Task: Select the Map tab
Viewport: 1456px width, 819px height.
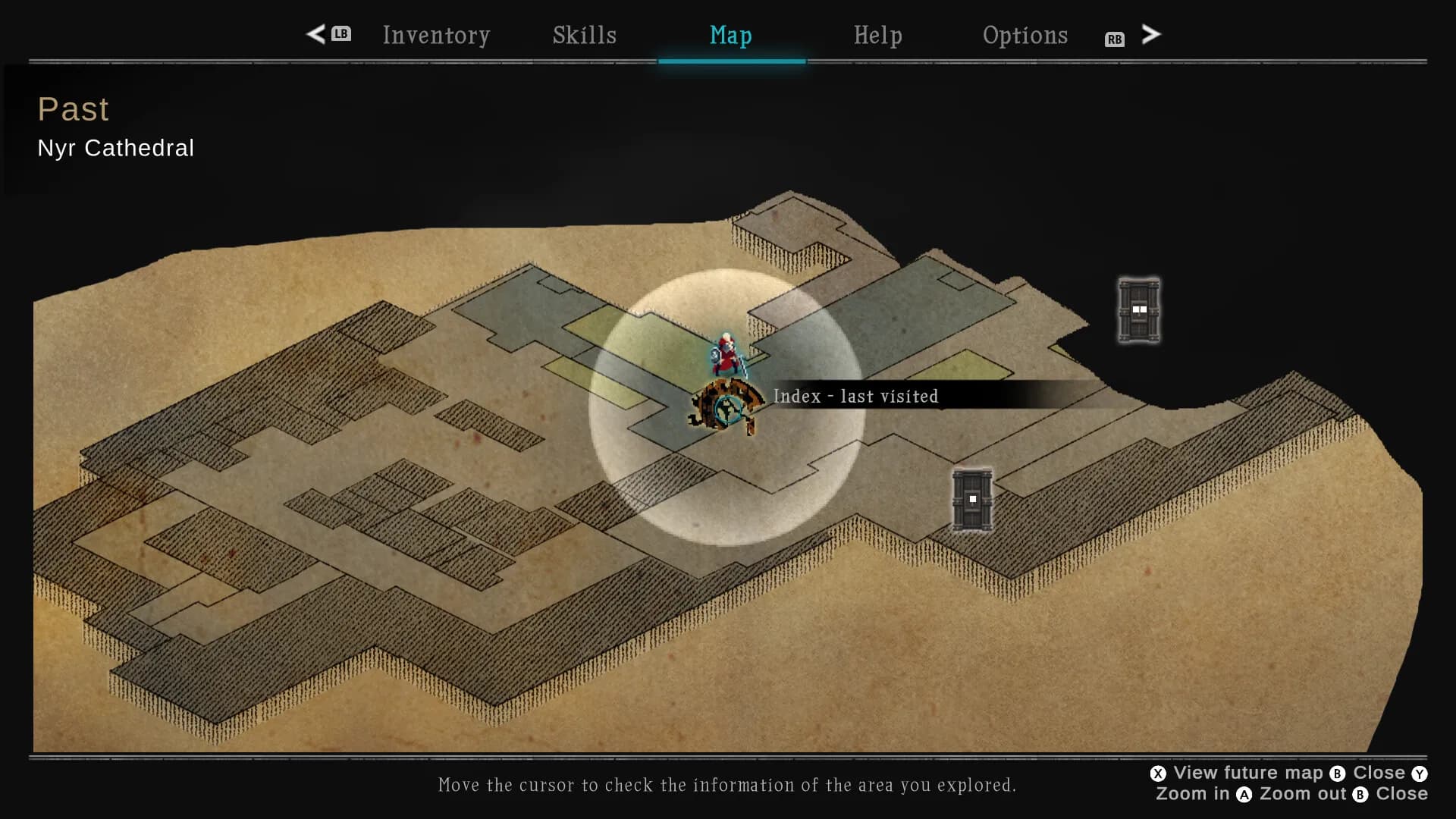Action: pyautogui.click(x=730, y=35)
